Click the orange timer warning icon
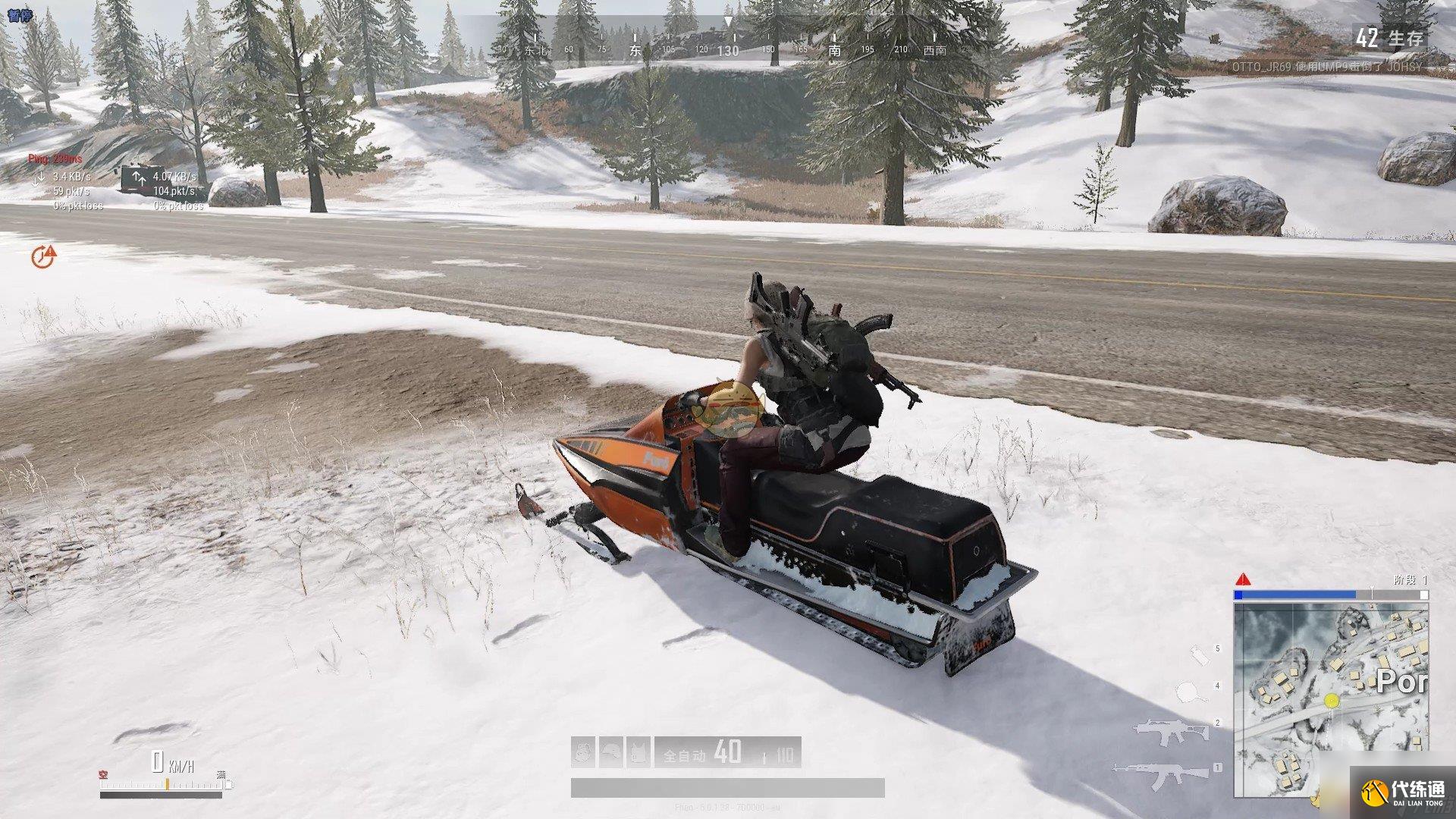Viewport: 1456px width, 819px height. (44, 256)
